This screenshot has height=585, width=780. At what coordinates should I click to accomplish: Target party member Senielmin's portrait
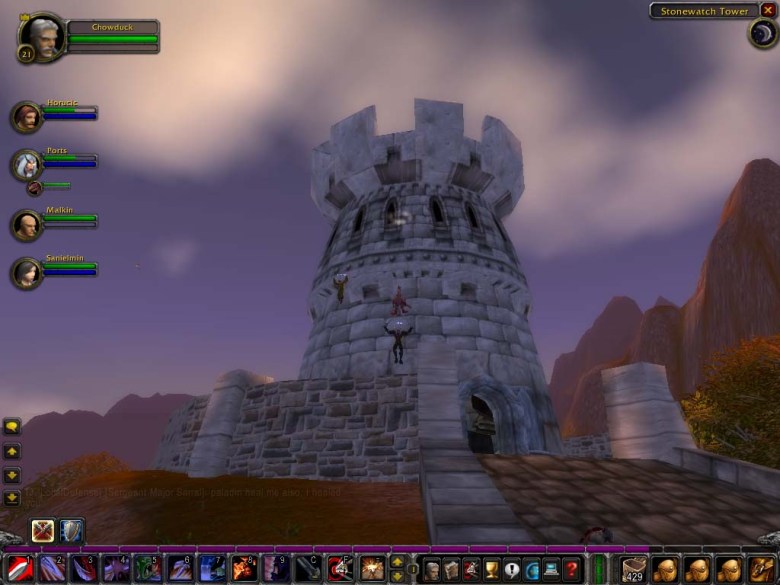tap(27, 273)
